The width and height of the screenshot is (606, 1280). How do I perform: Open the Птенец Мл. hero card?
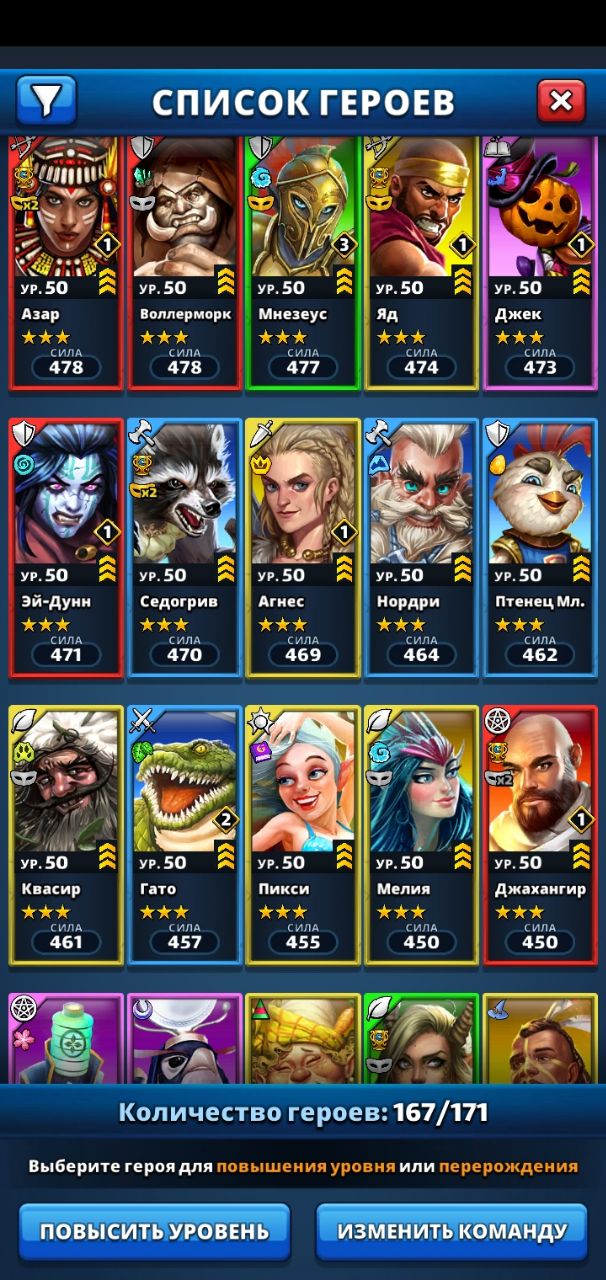pos(539,548)
